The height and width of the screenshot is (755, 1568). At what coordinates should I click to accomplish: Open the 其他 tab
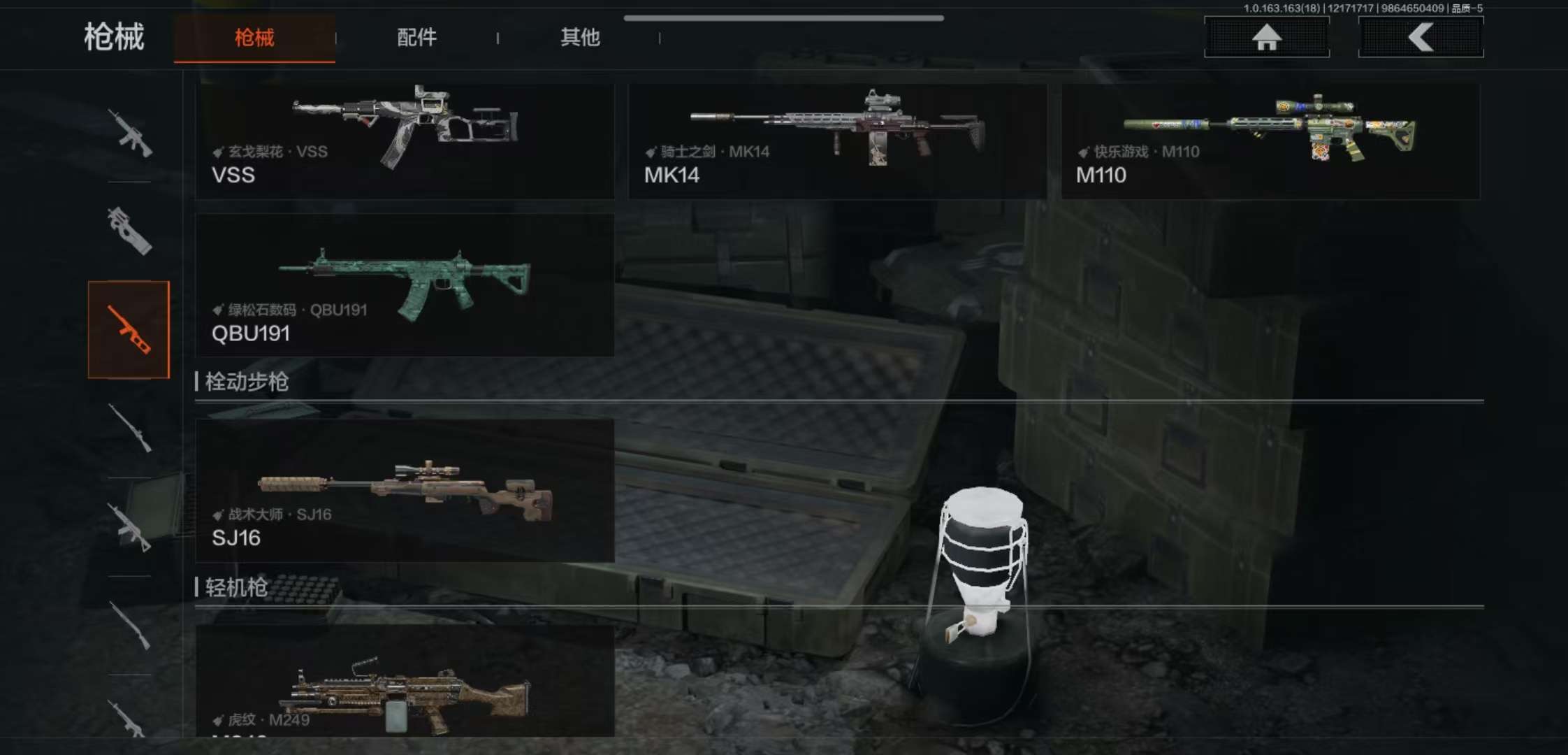(x=579, y=38)
